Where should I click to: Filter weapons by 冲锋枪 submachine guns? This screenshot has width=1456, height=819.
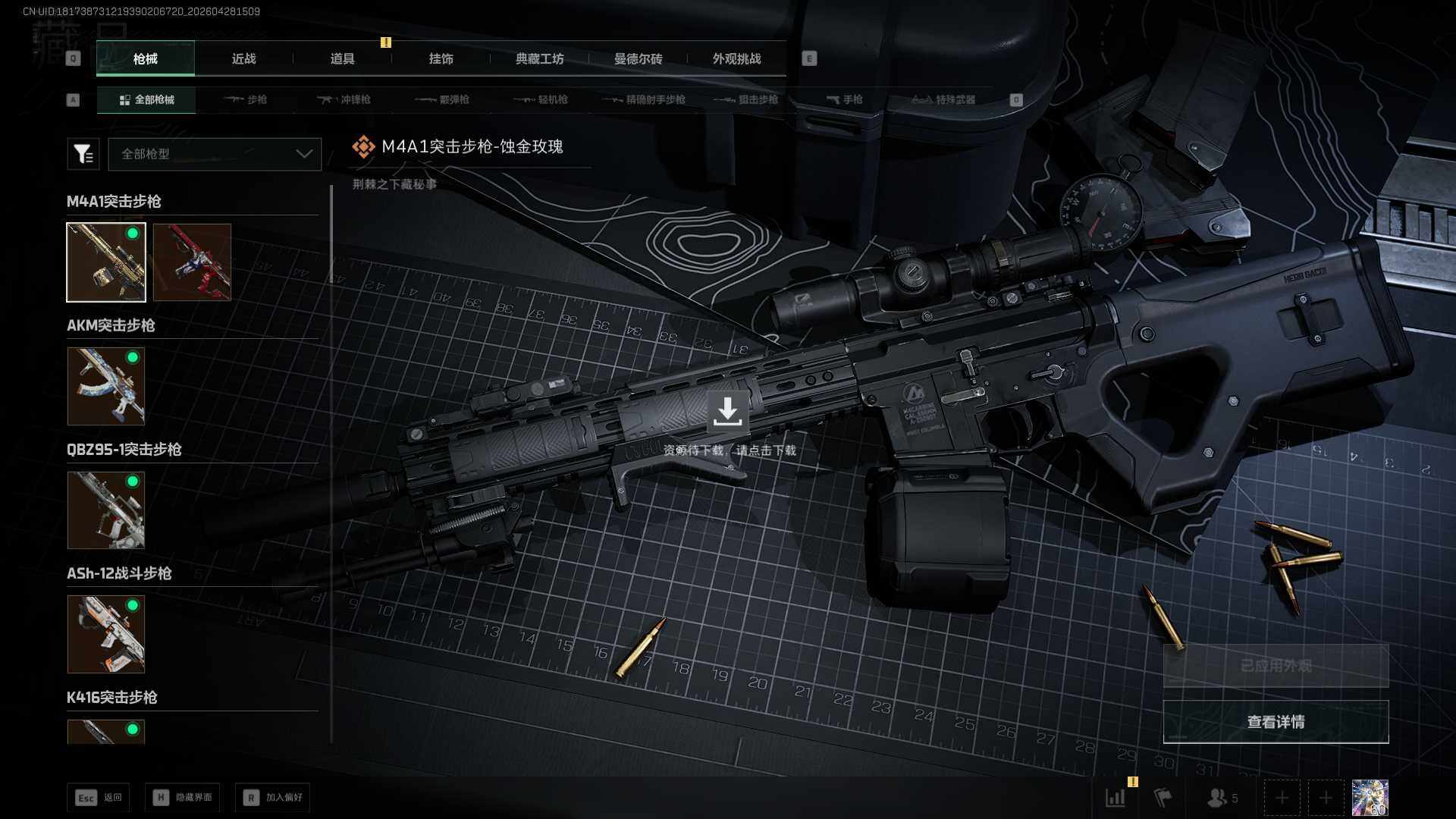click(344, 100)
